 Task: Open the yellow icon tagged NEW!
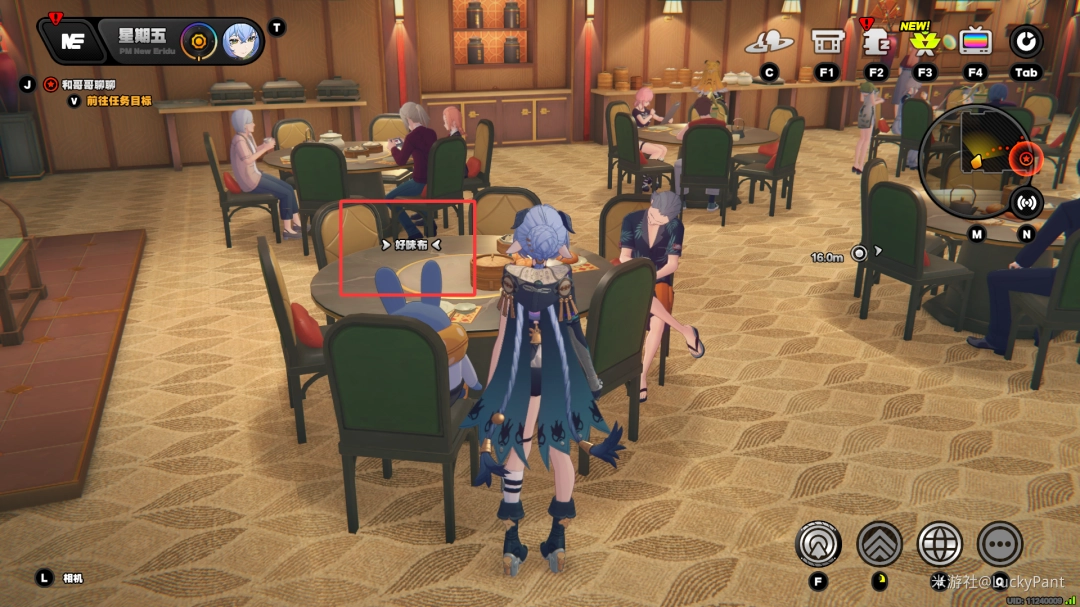click(925, 43)
